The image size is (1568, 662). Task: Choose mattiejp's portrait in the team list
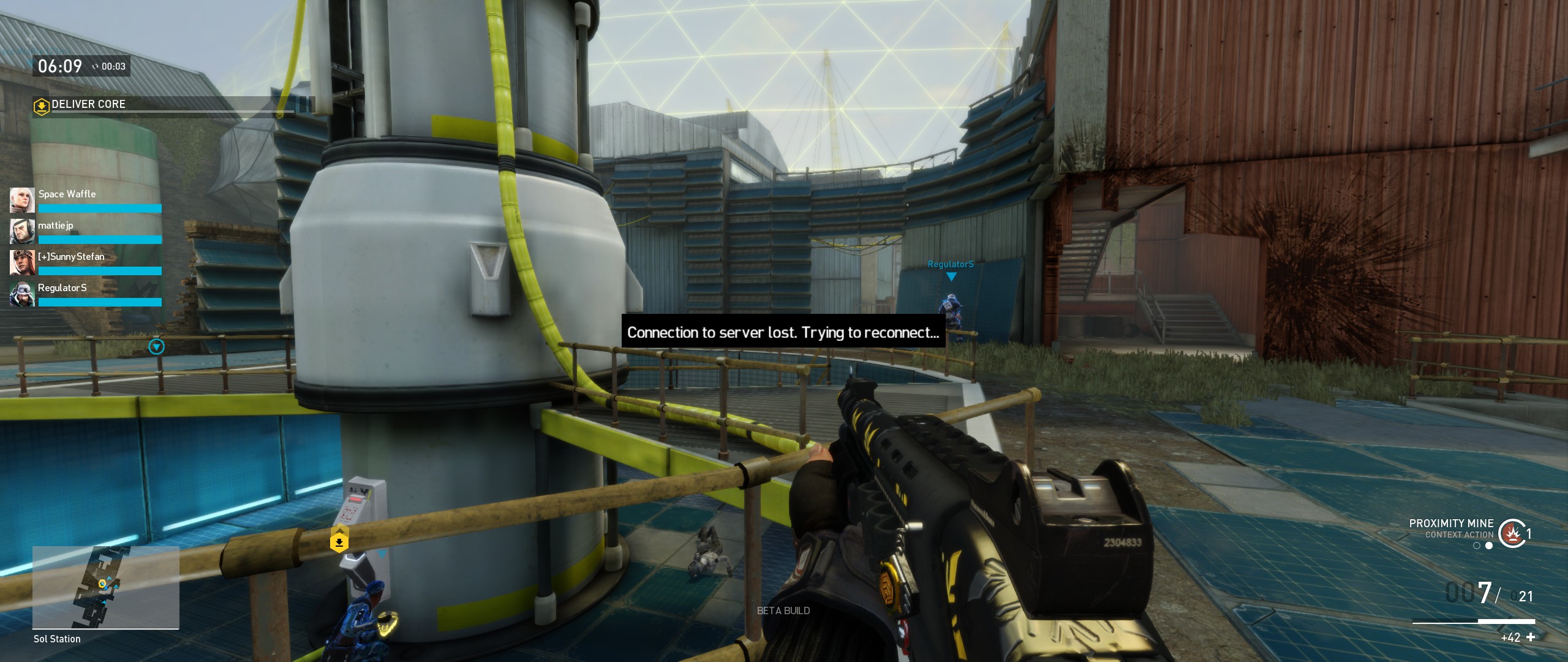22,232
